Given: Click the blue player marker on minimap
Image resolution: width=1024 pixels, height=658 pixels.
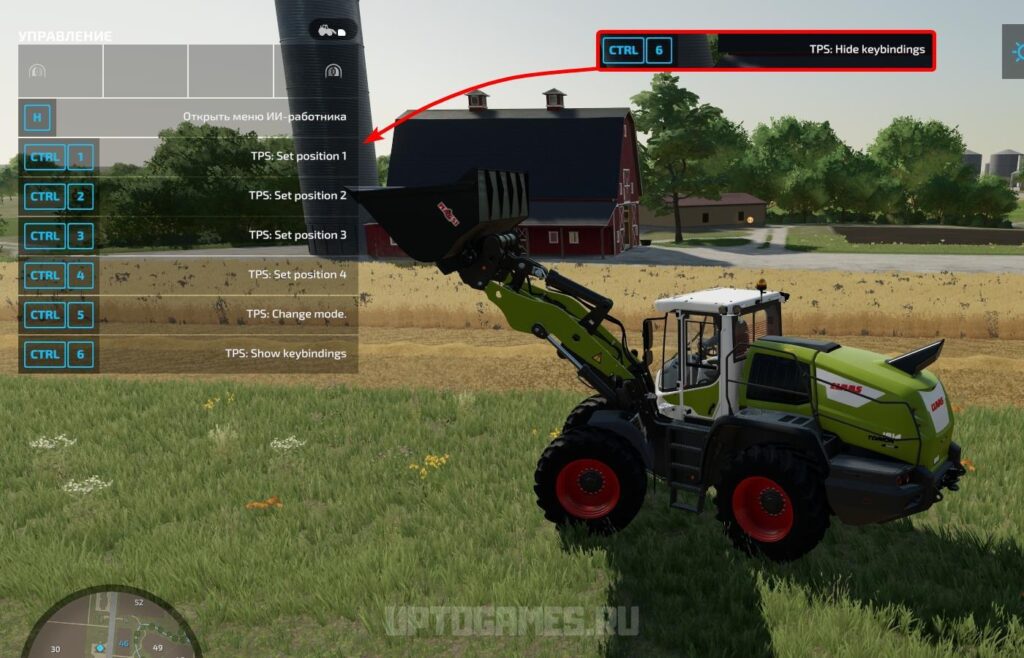Looking at the screenshot, I should point(100,648).
